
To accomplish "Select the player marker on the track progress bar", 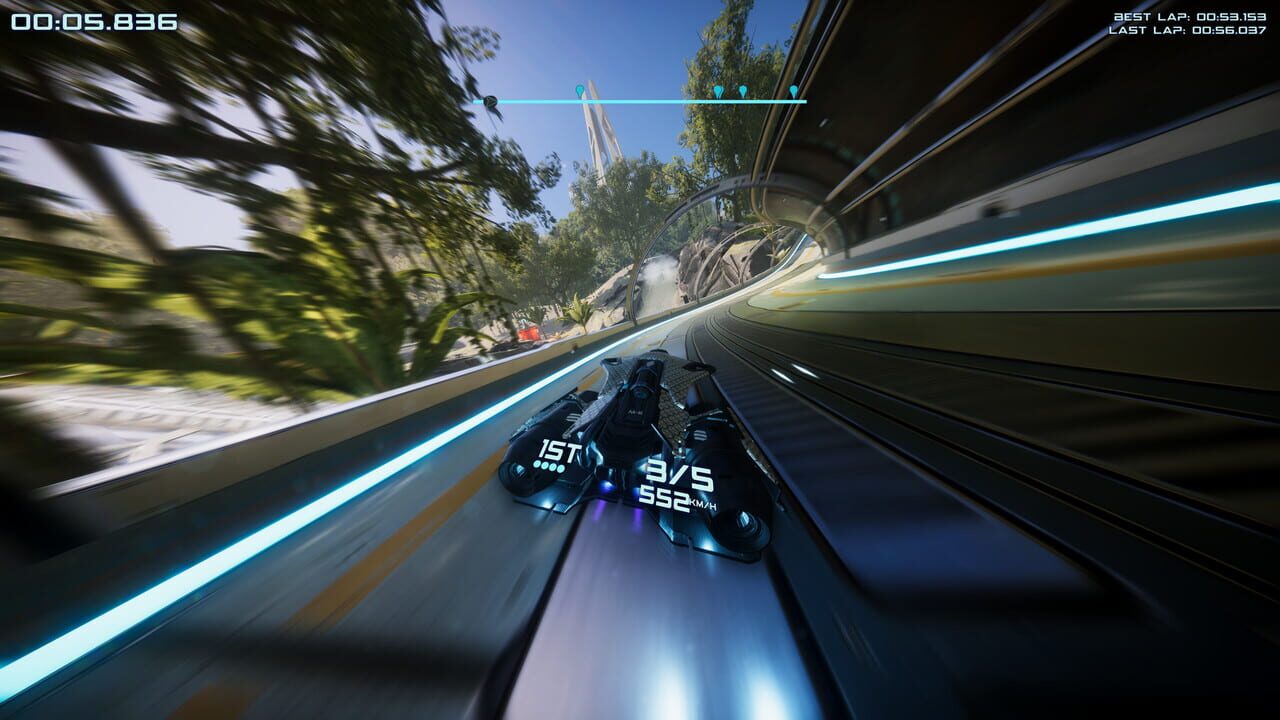I will tap(493, 101).
